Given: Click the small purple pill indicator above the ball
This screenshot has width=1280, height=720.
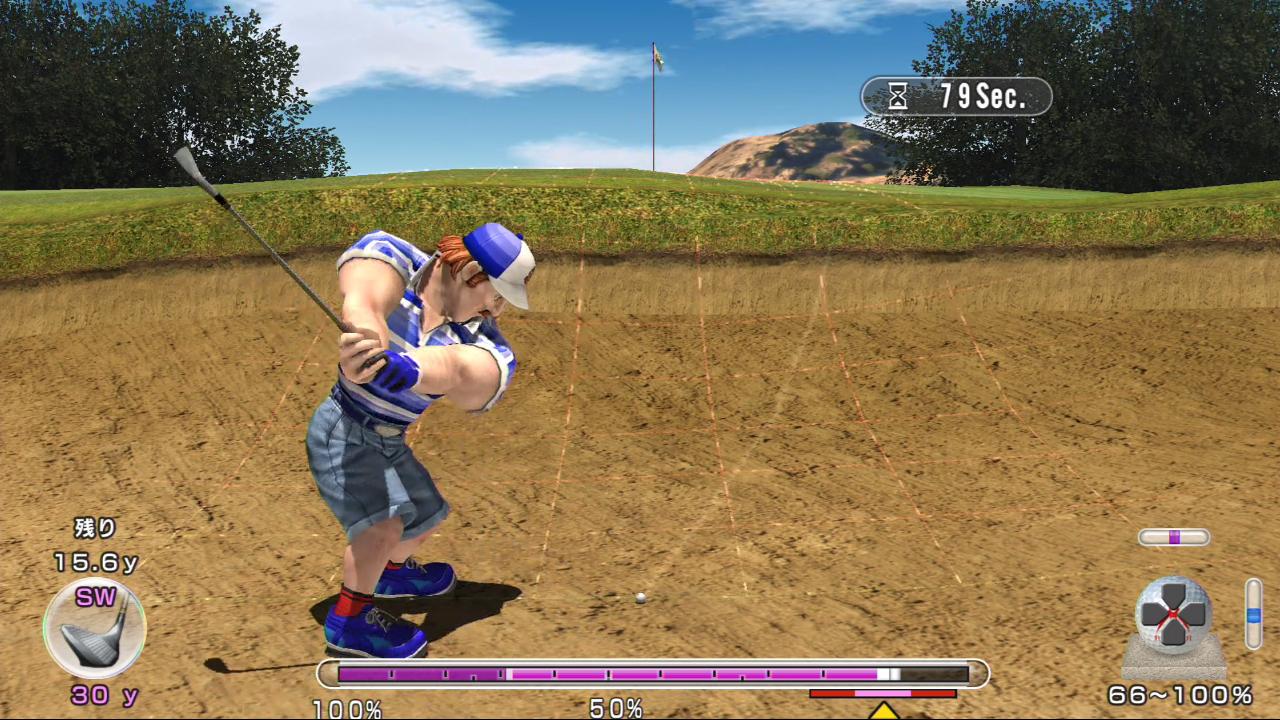Looking at the screenshot, I should tap(1174, 537).
